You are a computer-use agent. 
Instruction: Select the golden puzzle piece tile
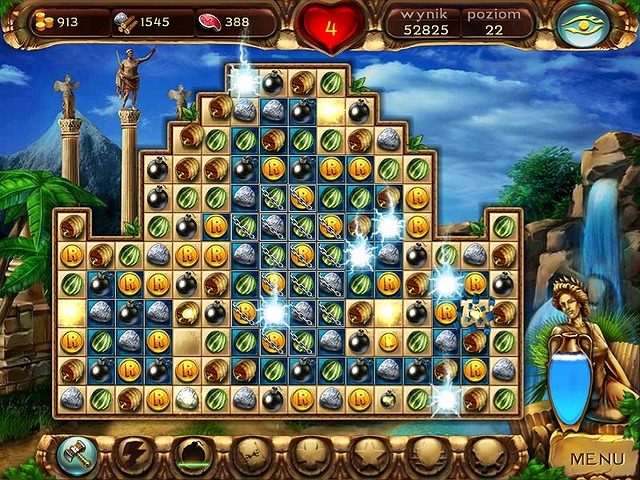(x=476, y=313)
